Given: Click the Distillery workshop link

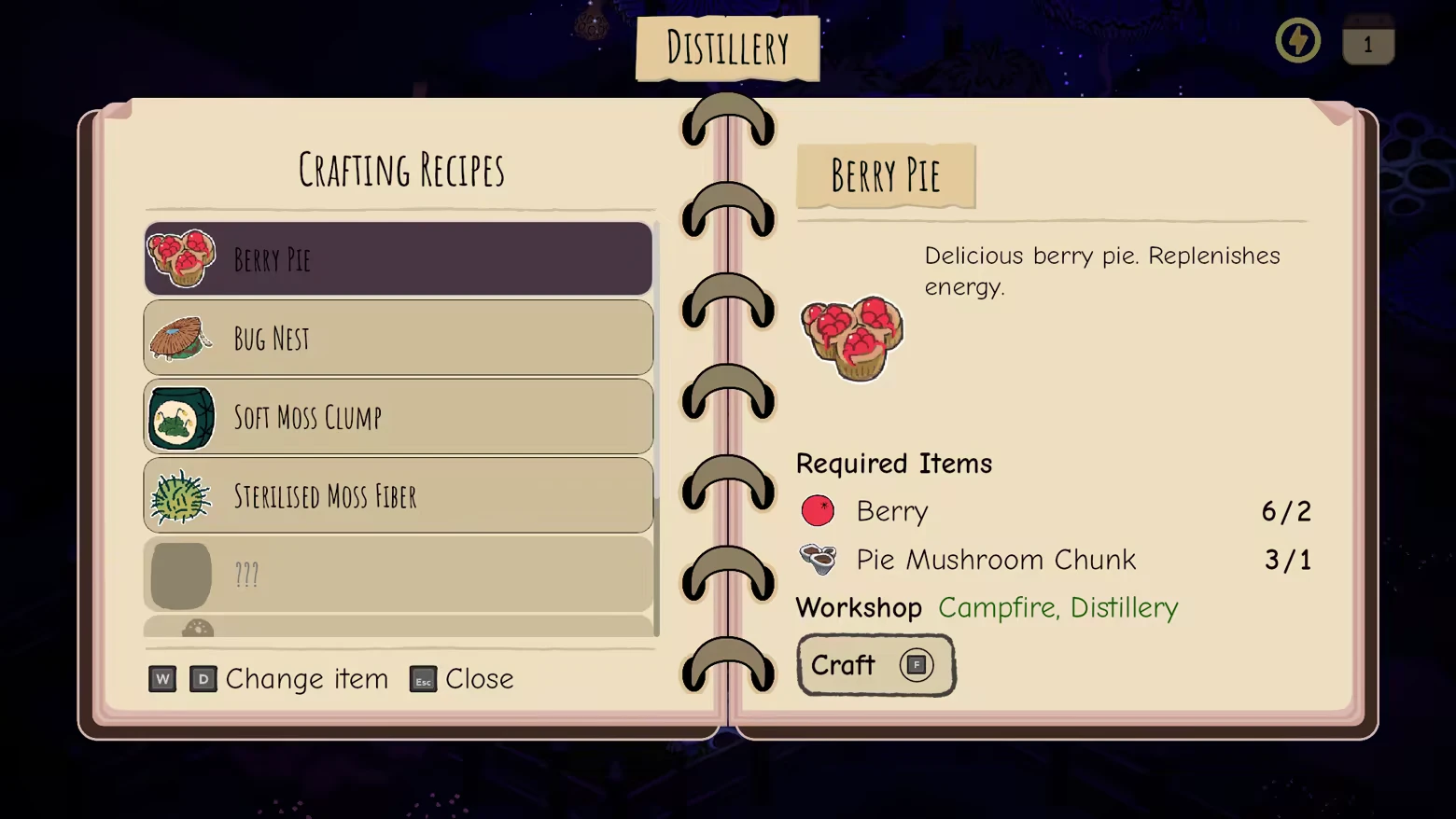Looking at the screenshot, I should pyautogui.click(x=1124, y=607).
